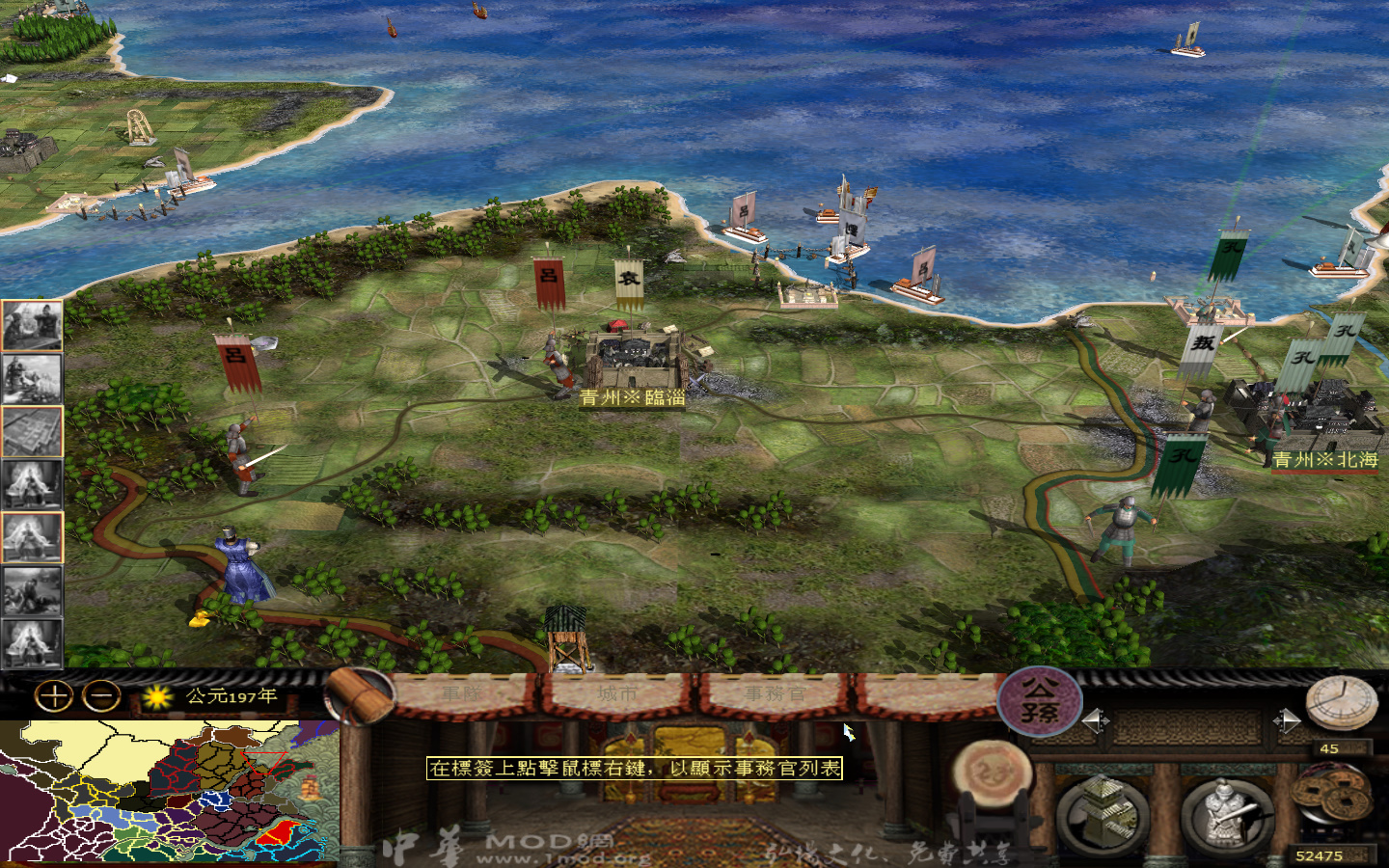Screen dimensions: 1389x868
Task: Open the 事務官 tab
Action: tap(775, 692)
